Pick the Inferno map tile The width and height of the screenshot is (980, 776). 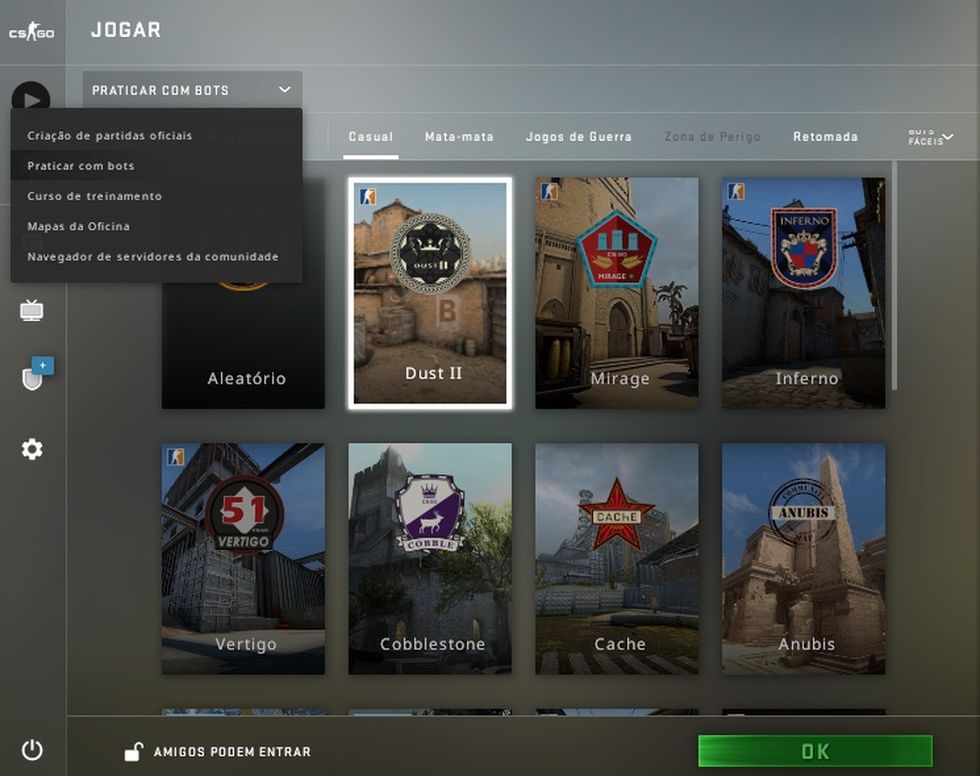[804, 292]
